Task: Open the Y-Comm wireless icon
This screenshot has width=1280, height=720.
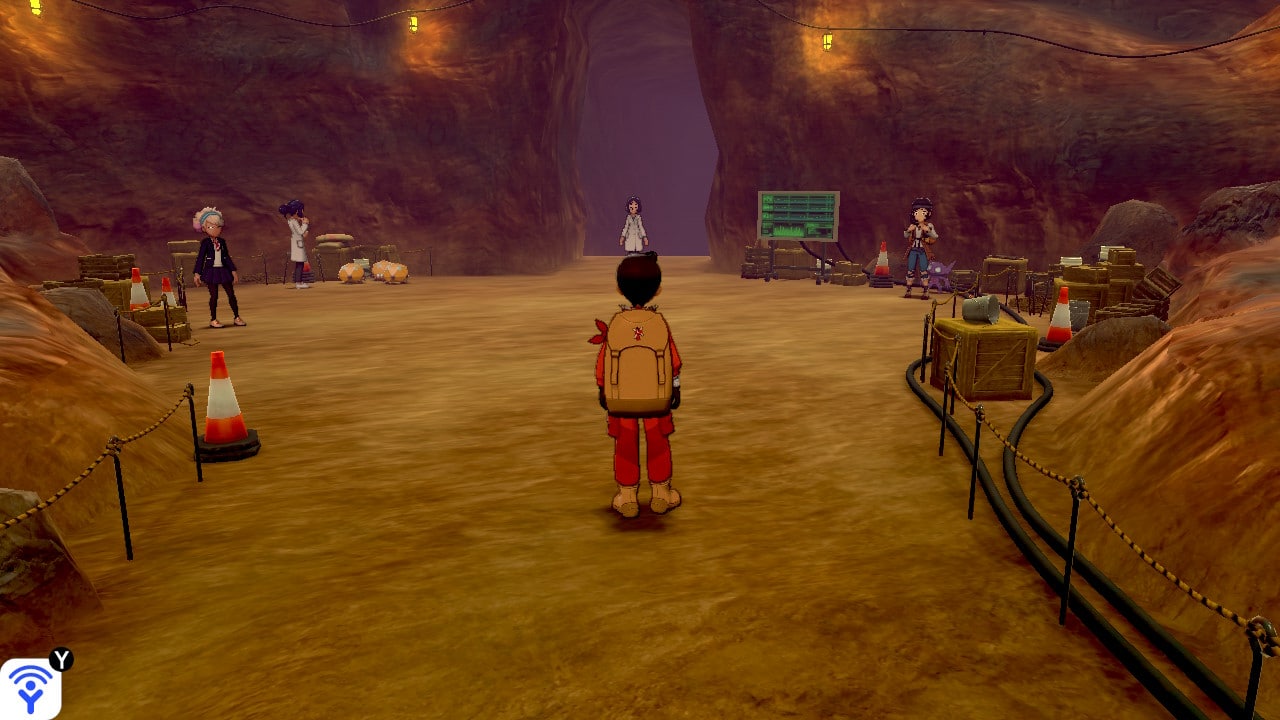Action: (30, 688)
